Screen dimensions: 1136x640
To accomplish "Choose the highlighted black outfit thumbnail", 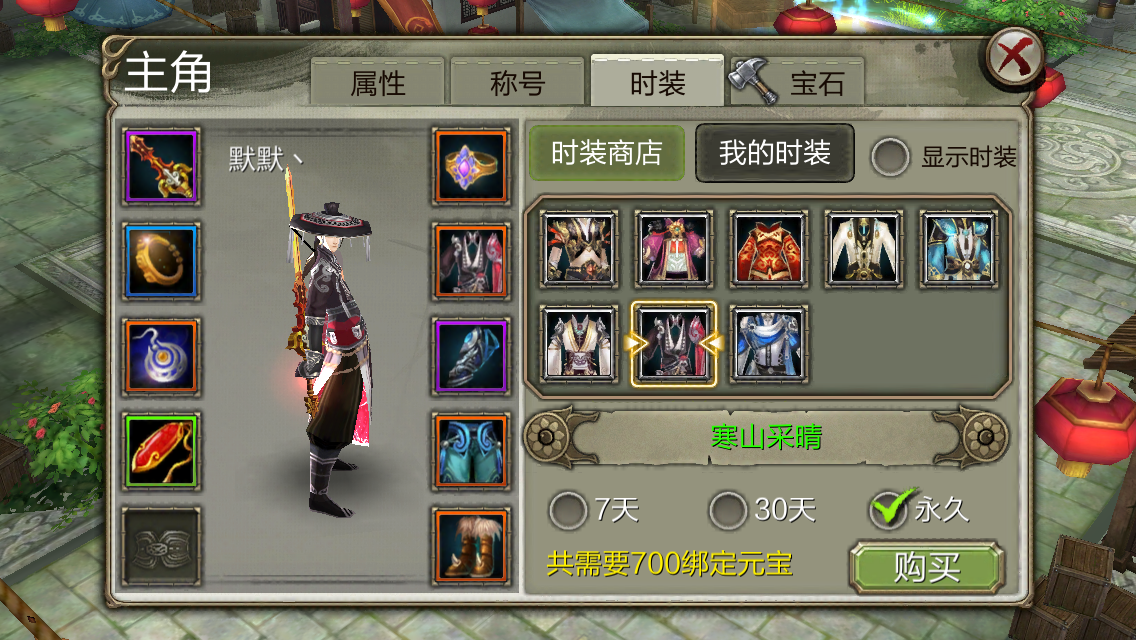I will 674,344.
